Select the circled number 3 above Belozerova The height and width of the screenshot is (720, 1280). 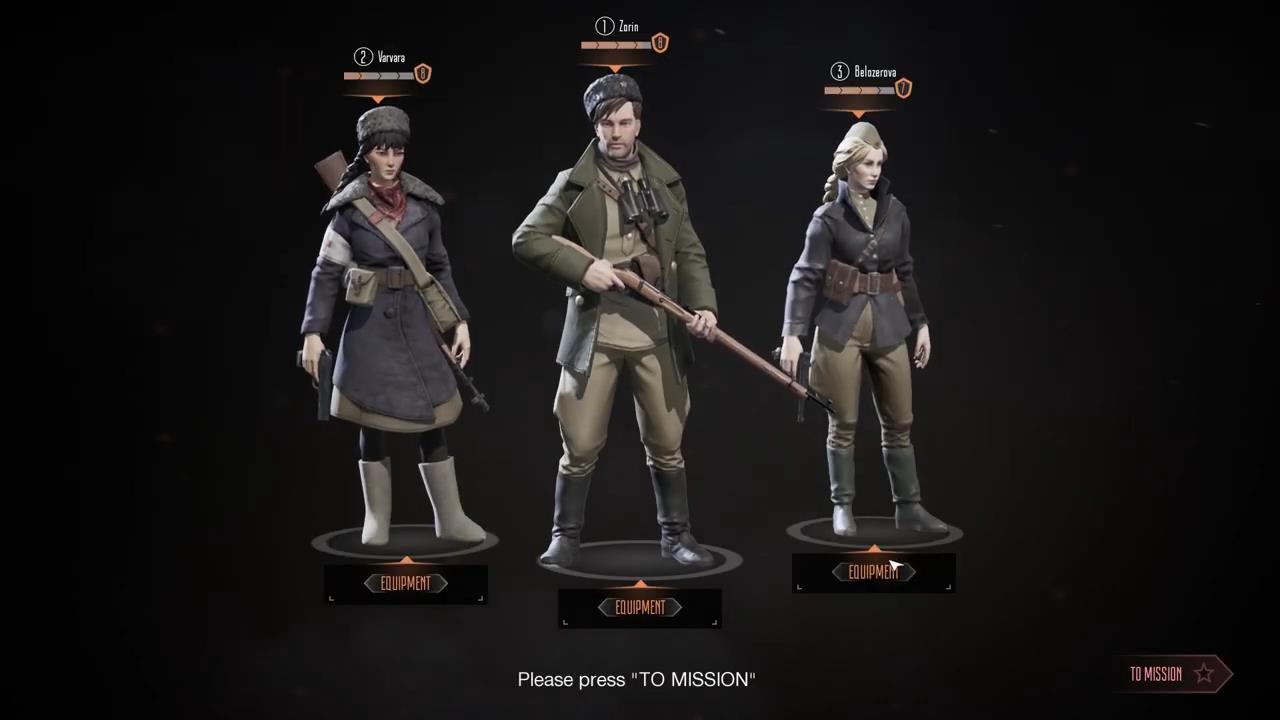pos(840,71)
